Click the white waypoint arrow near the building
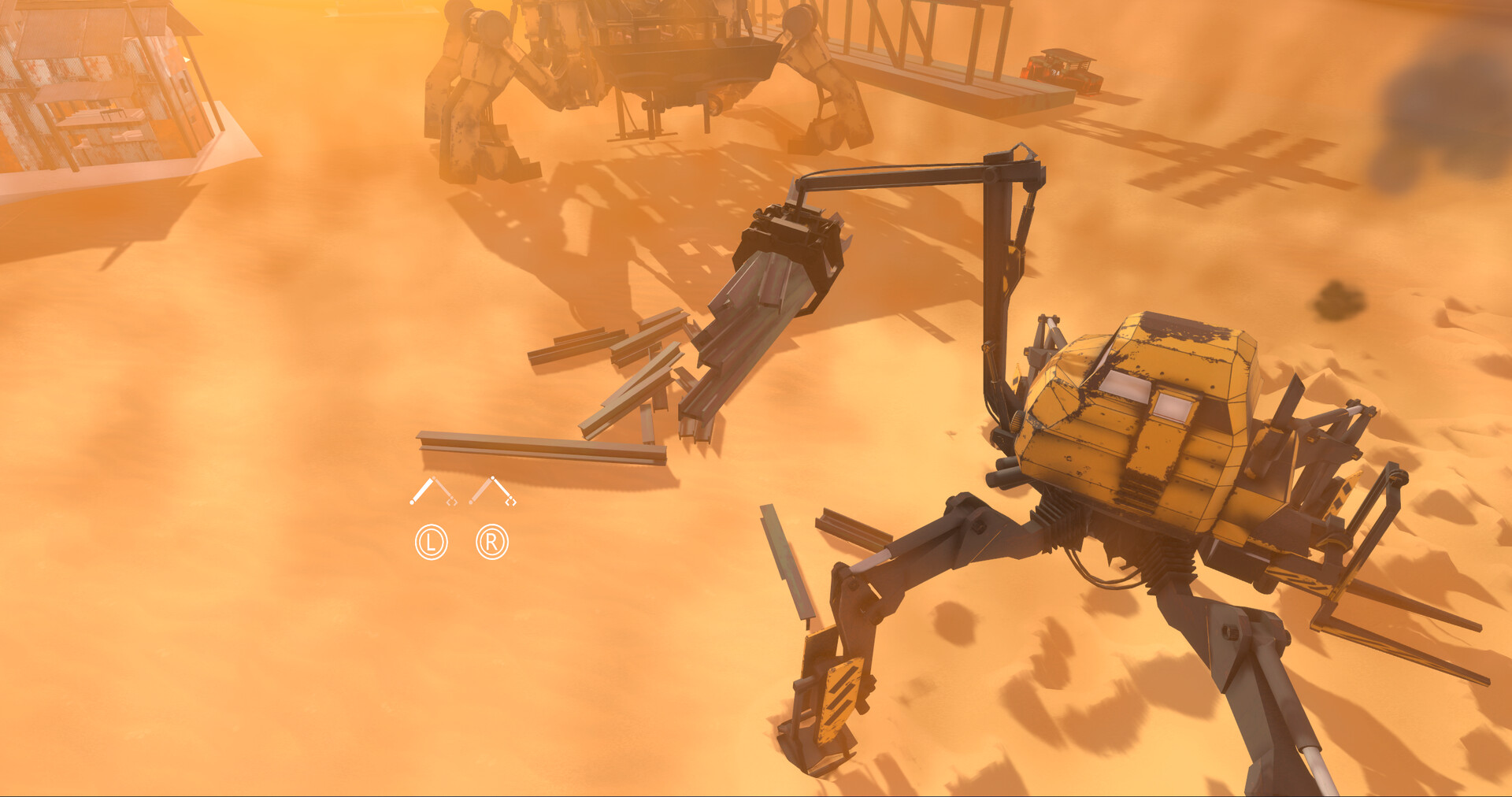The image size is (1512, 797). 187,59
